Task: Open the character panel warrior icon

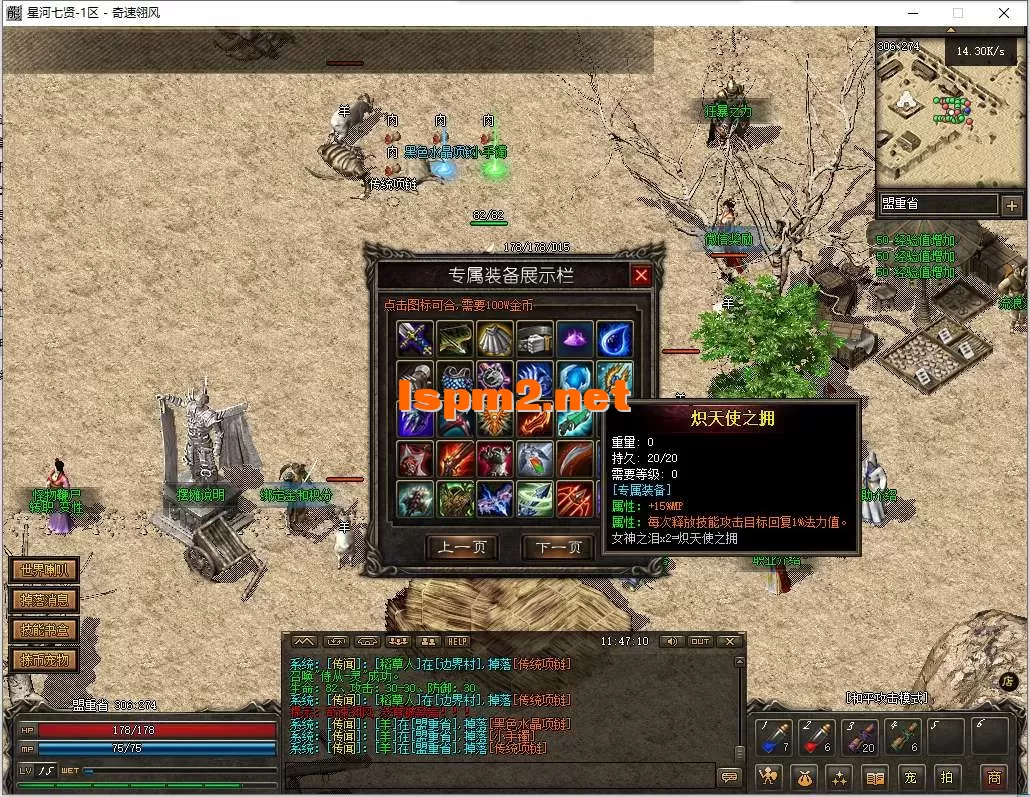Action: click(x=769, y=777)
